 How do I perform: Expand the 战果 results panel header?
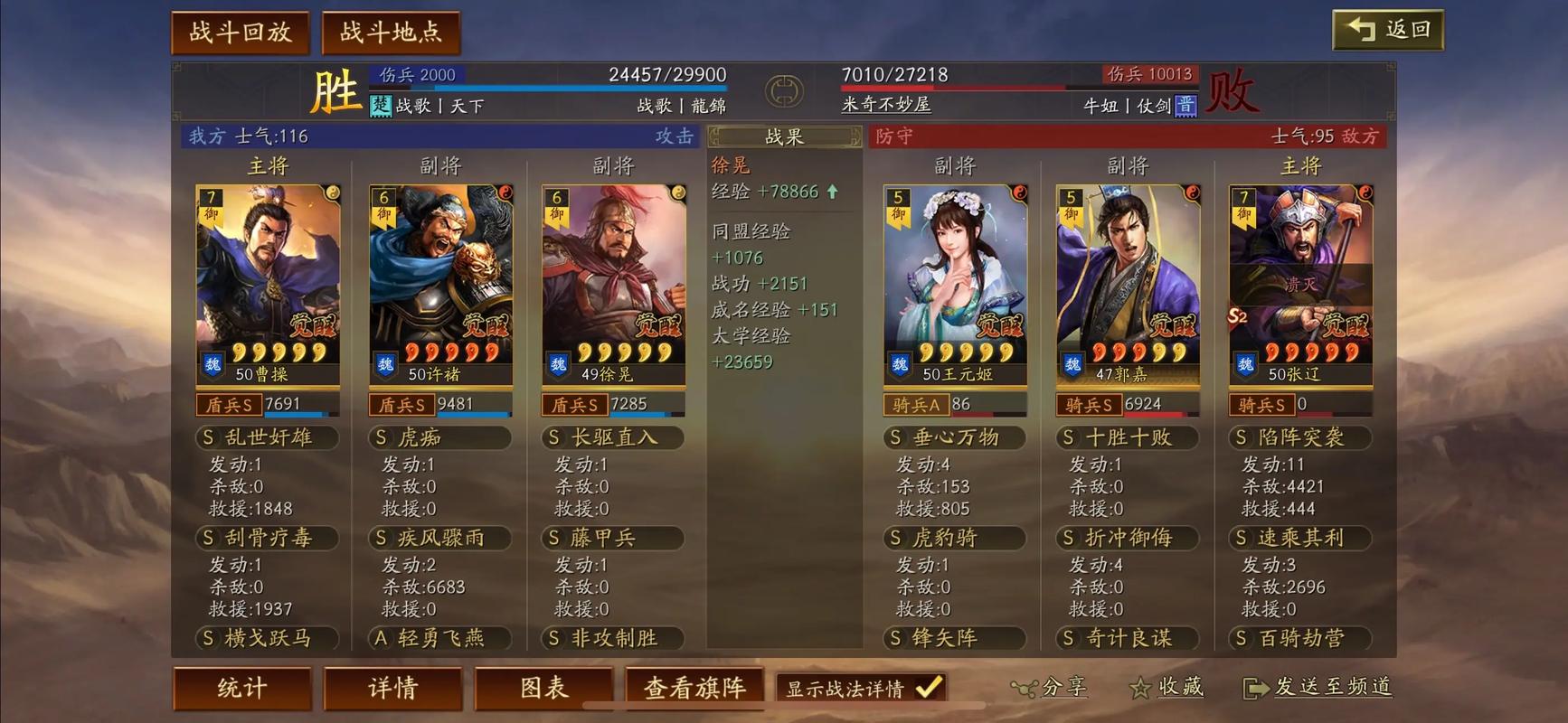coord(783,136)
